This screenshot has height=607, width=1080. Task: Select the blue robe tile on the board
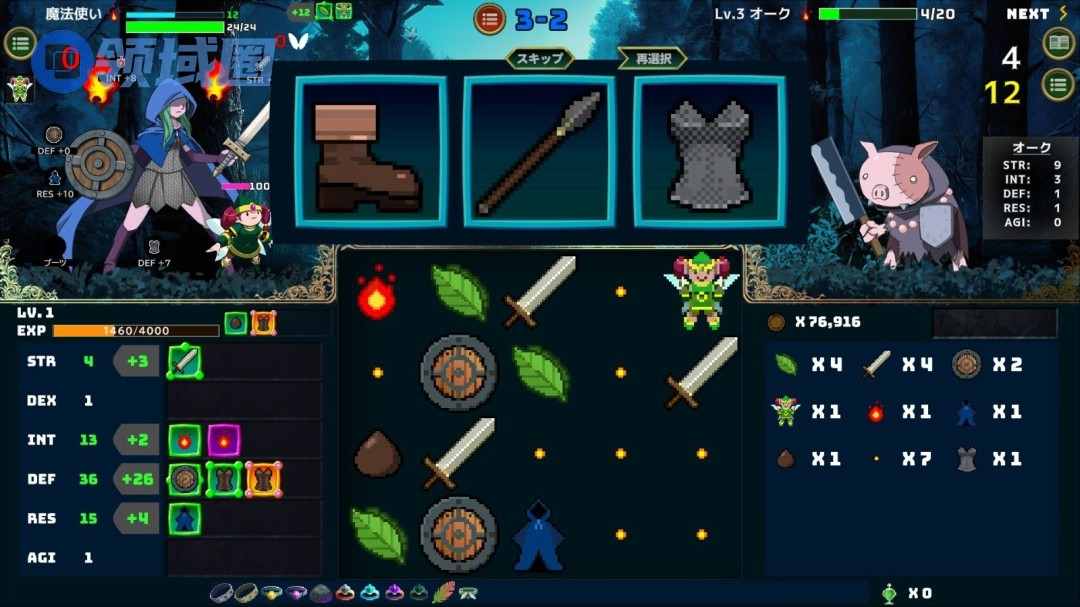tap(539, 535)
